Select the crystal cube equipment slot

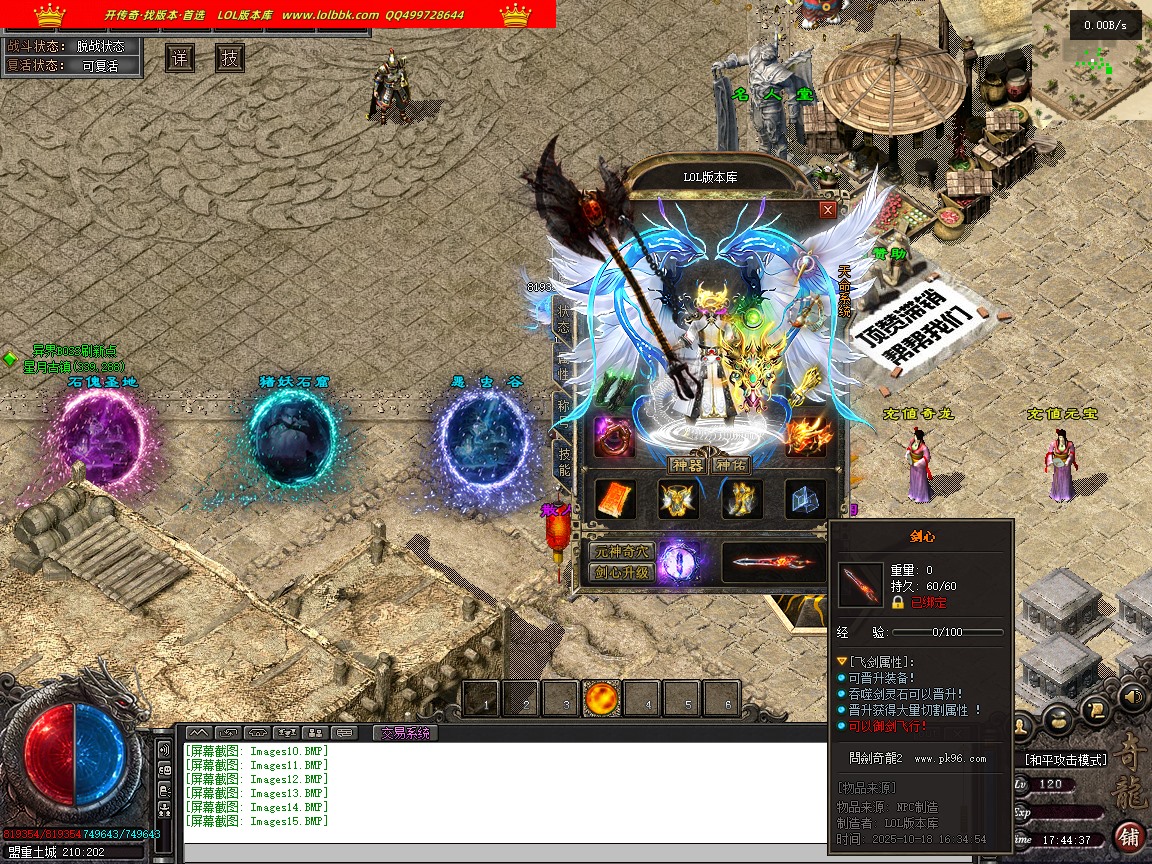tap(806, 500)
